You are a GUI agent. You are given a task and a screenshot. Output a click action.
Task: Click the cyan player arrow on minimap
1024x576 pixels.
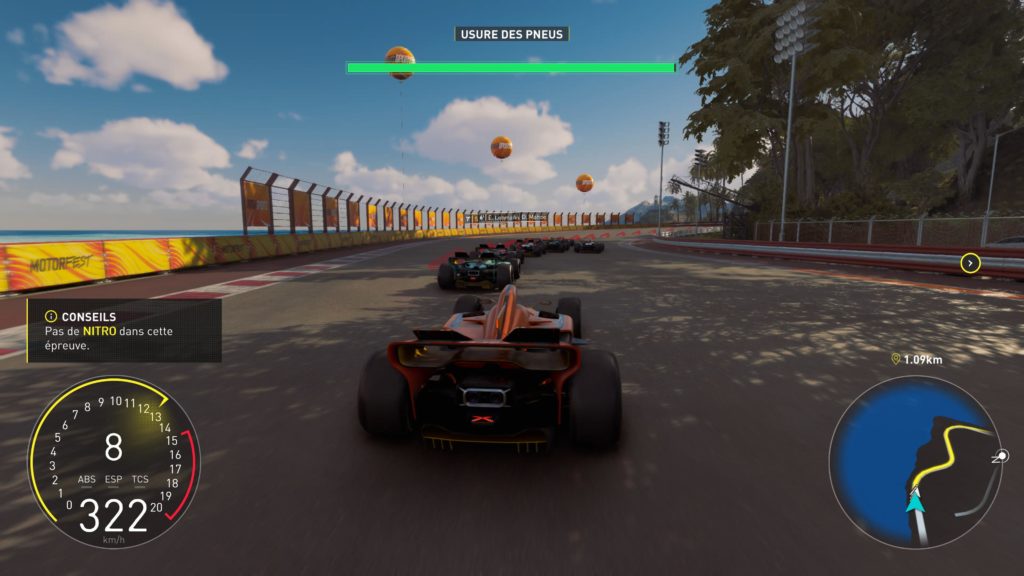(x=915, y=501)
